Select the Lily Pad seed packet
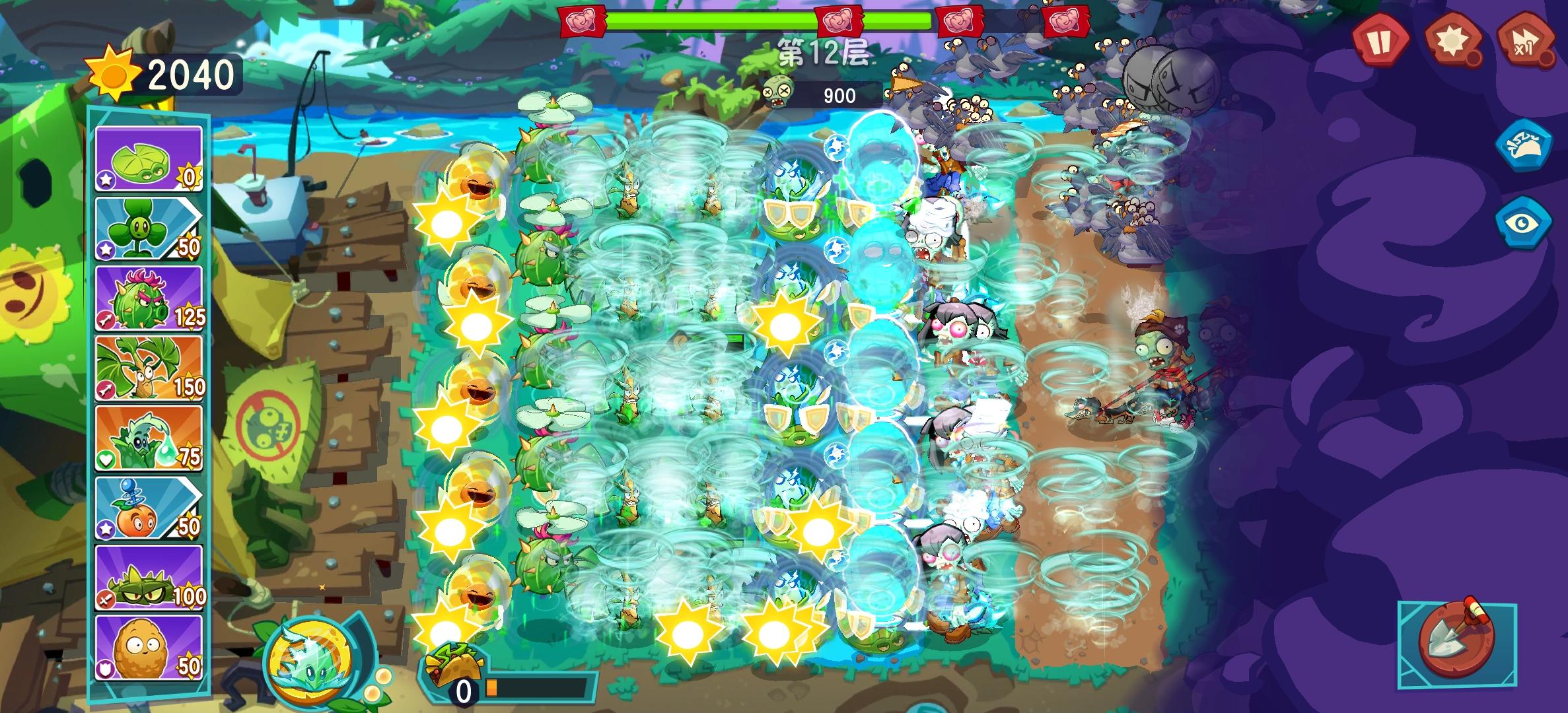 [x=148, y=160]
